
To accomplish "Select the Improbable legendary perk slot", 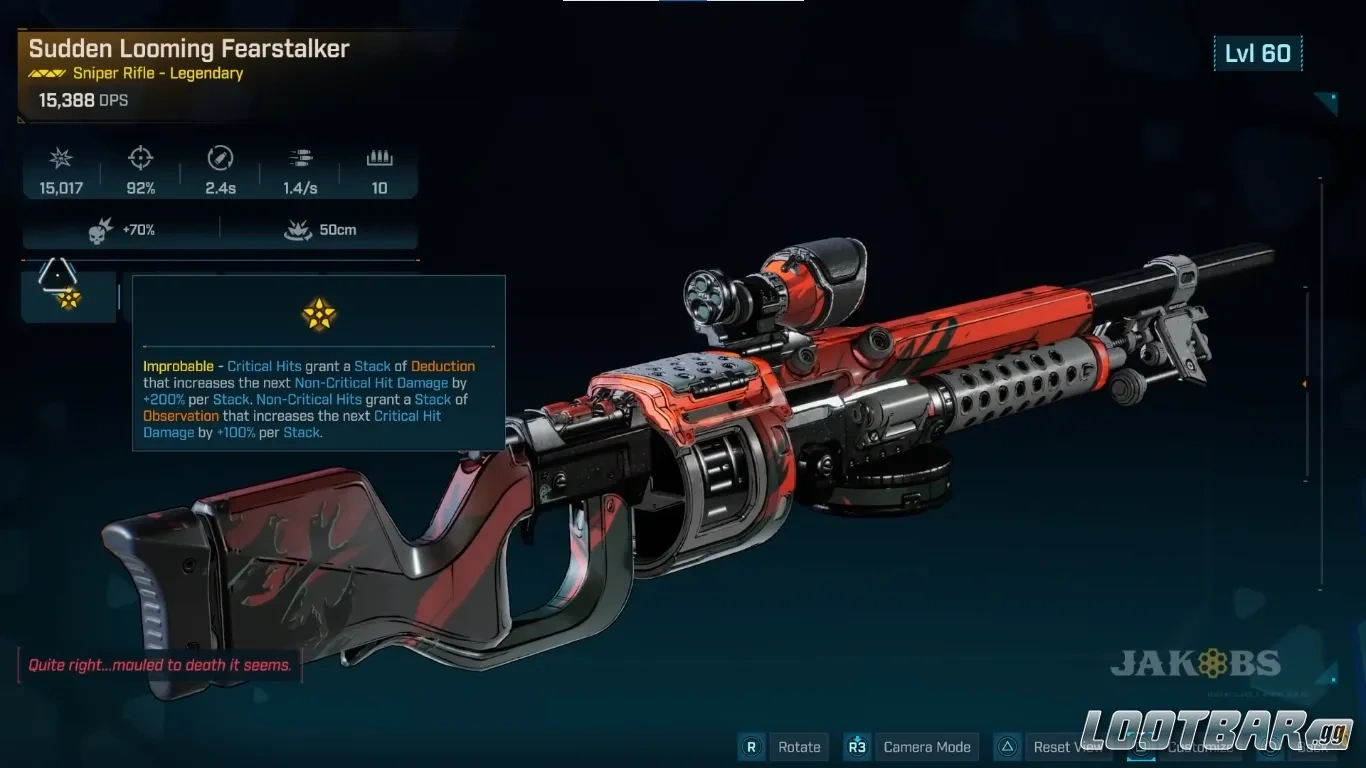I will (x=68, y=297).
